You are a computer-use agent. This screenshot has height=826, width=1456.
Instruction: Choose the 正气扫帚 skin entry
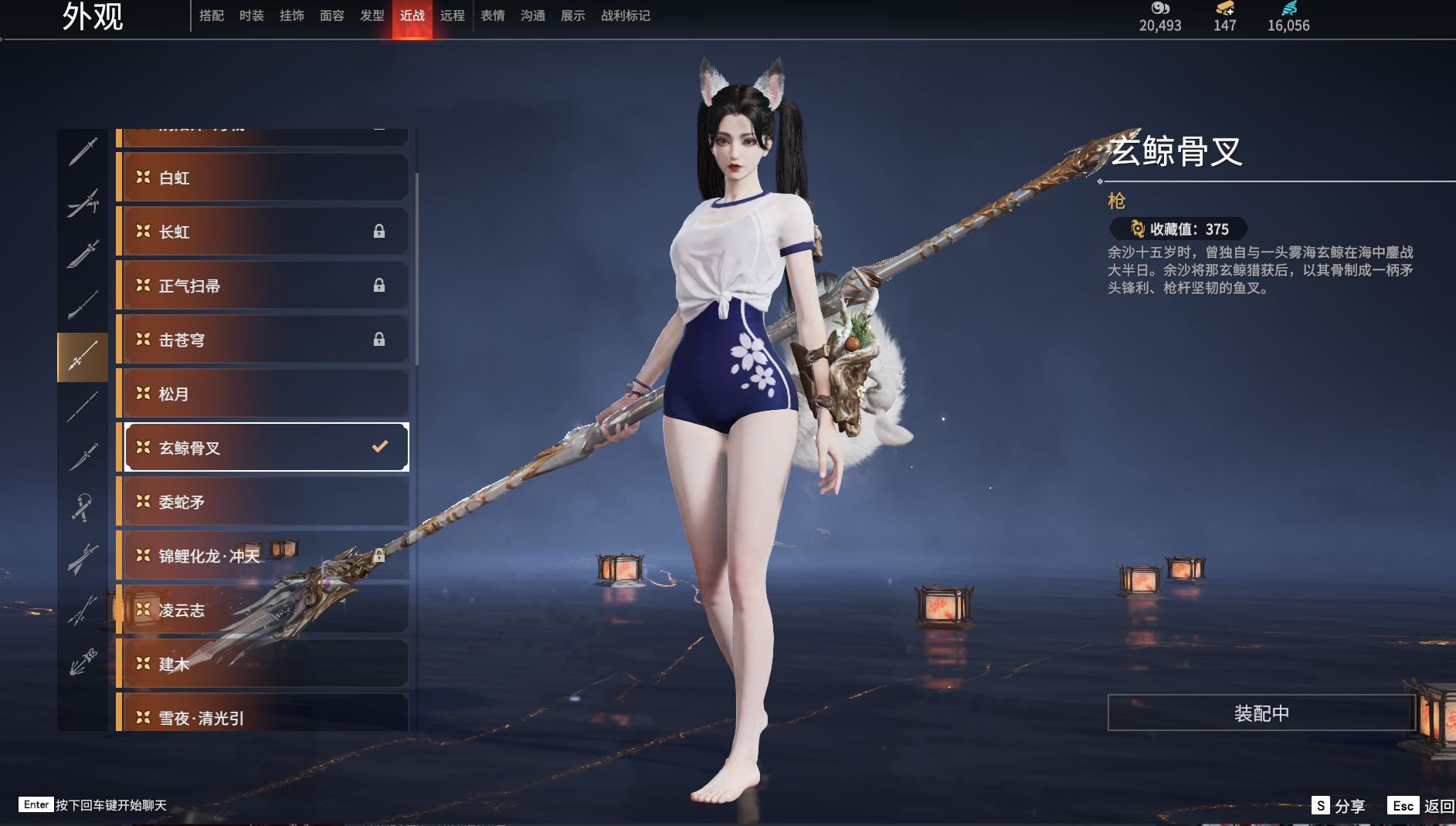click(263, 286)
